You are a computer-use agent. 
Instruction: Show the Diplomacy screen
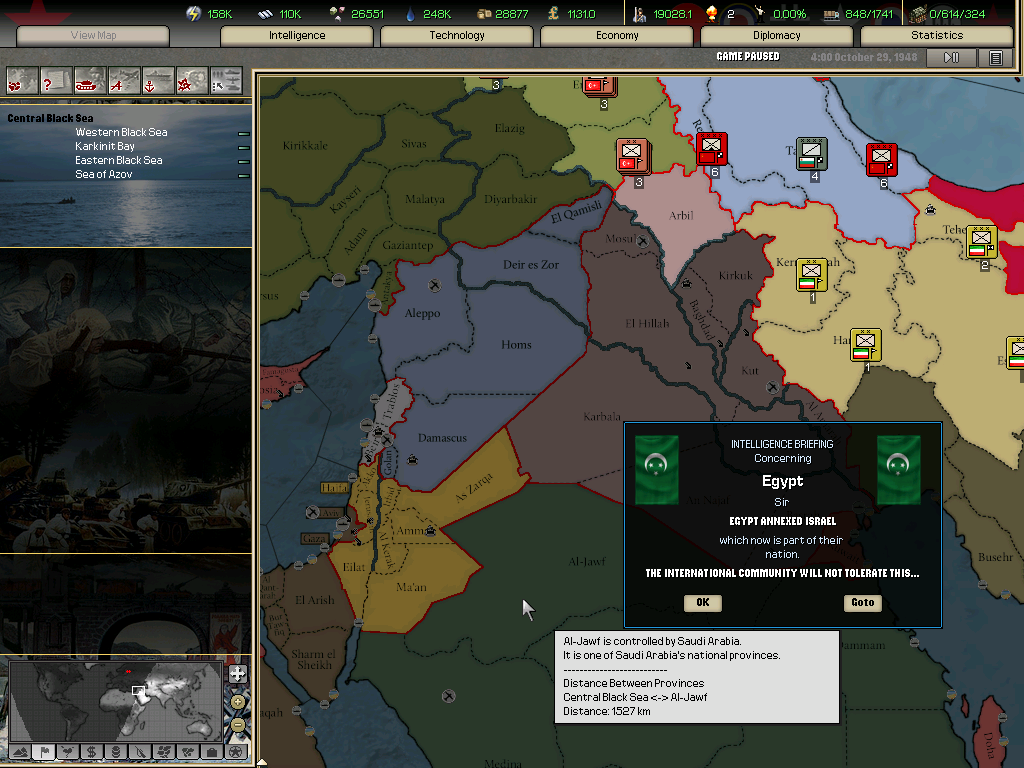(777, 36)
